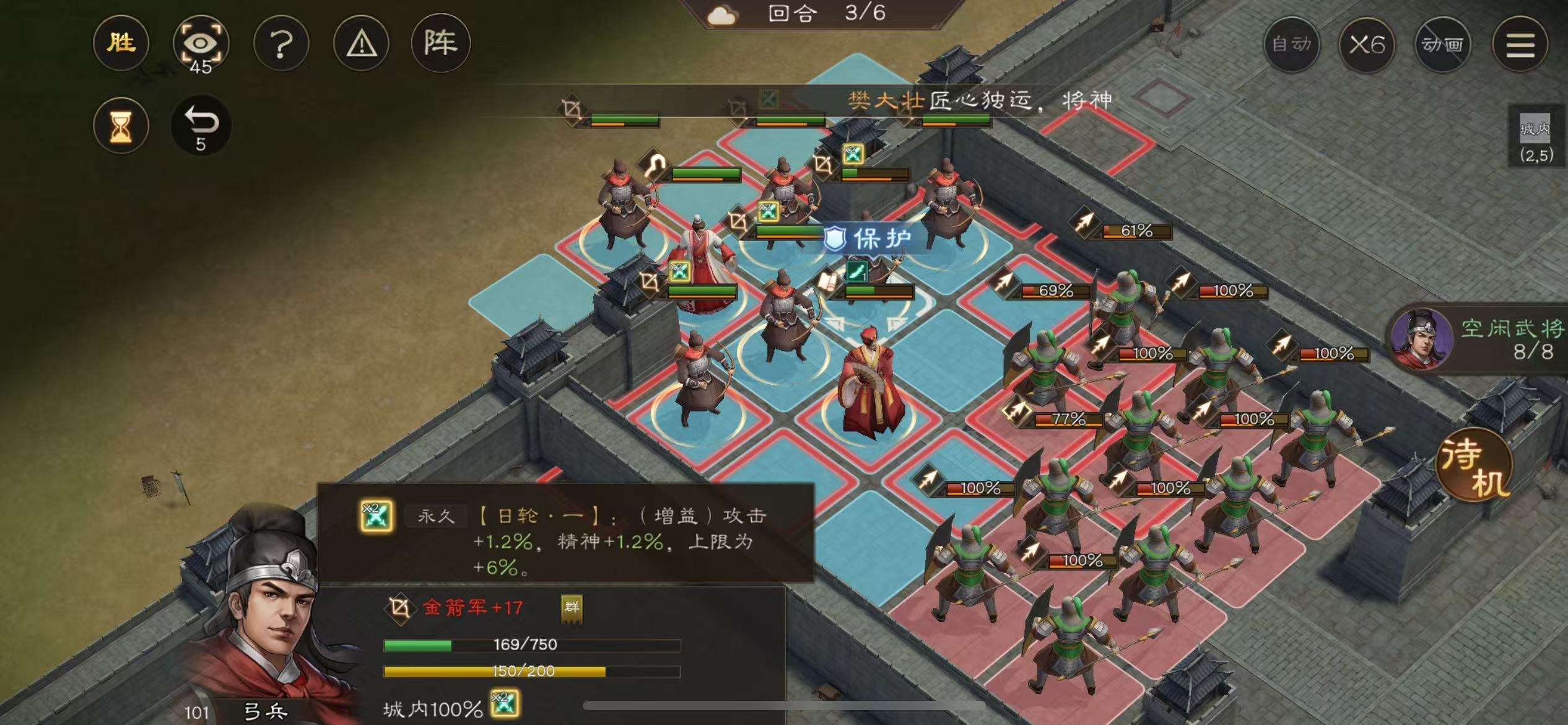Toggle 动画 animation setting

1442,45
